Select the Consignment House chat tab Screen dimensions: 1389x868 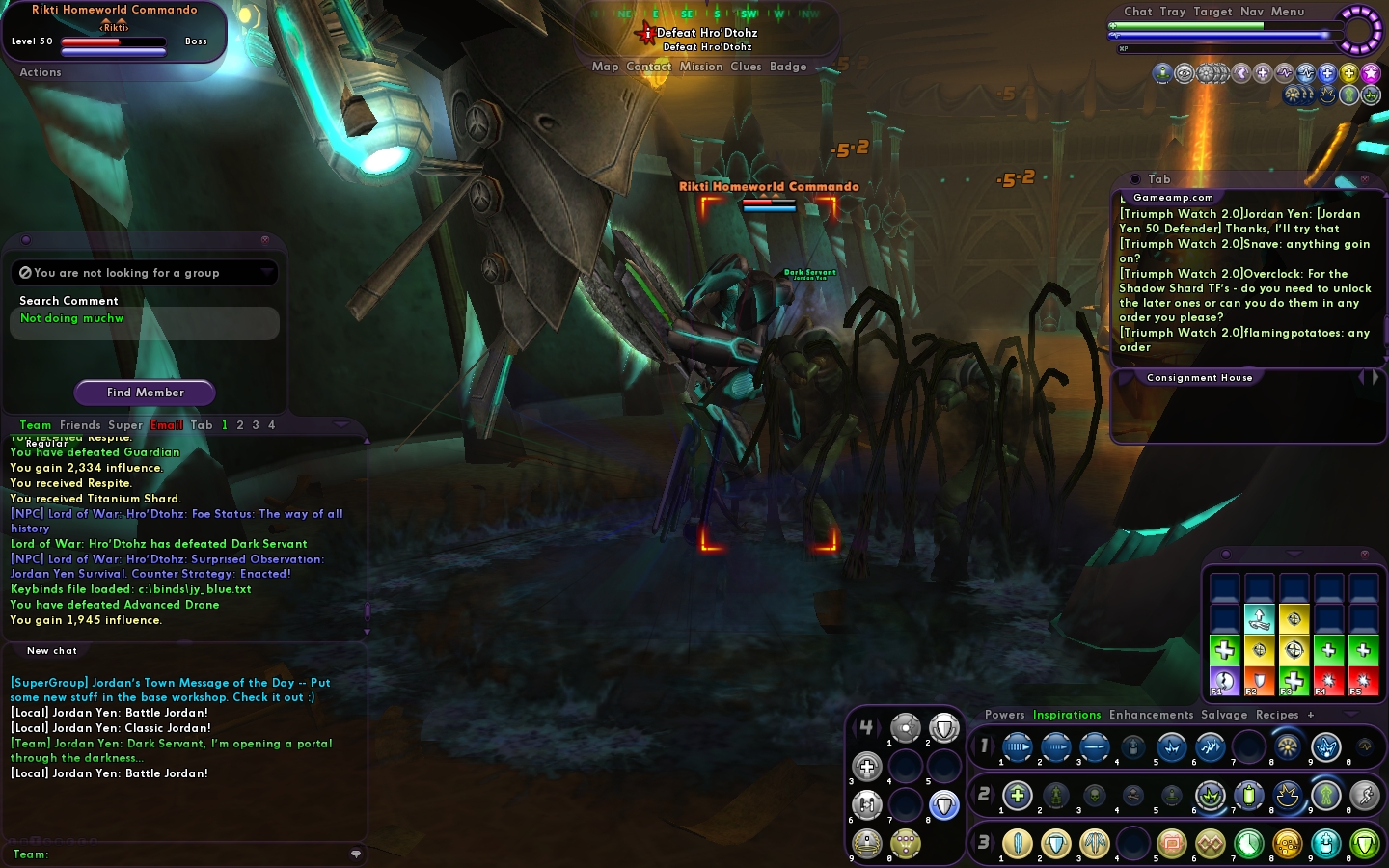pyautogui.click(x=1199, y=378)
